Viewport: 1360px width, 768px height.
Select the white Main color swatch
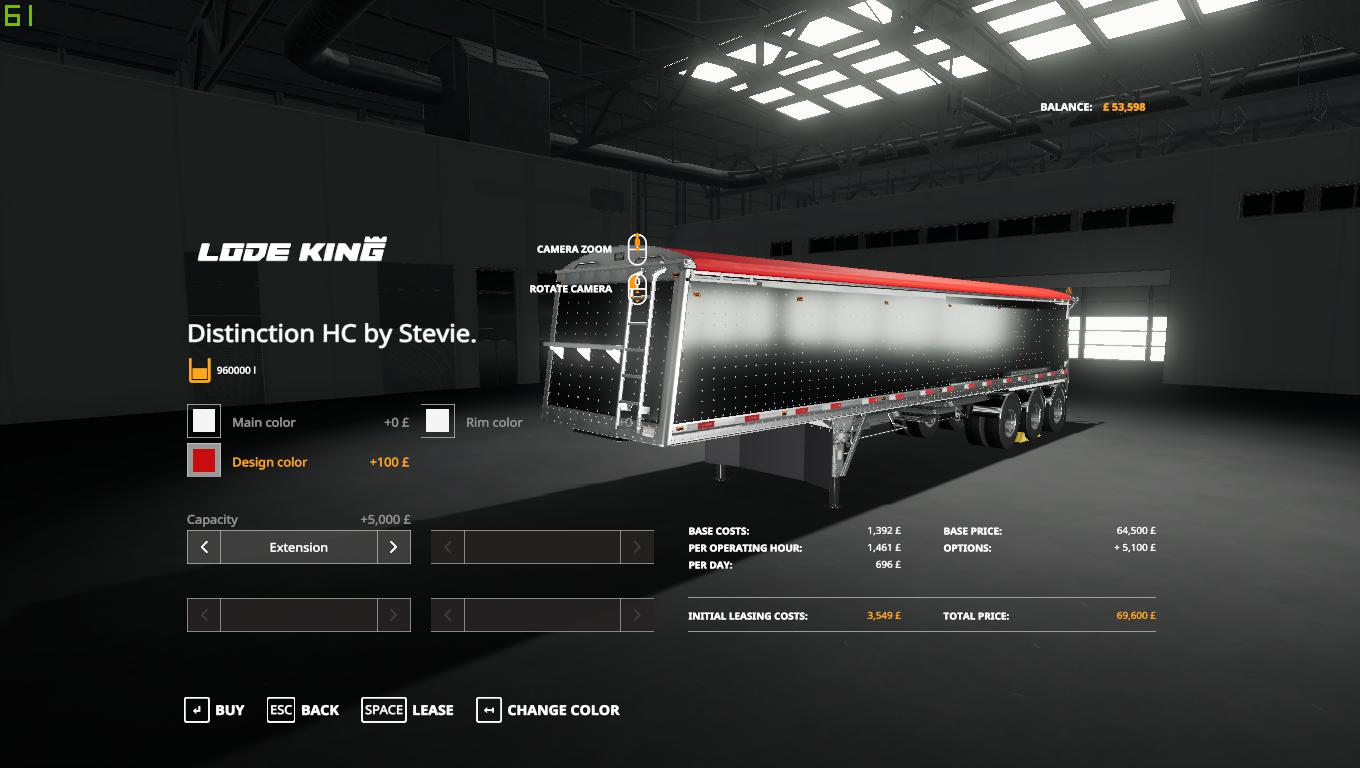204,421
